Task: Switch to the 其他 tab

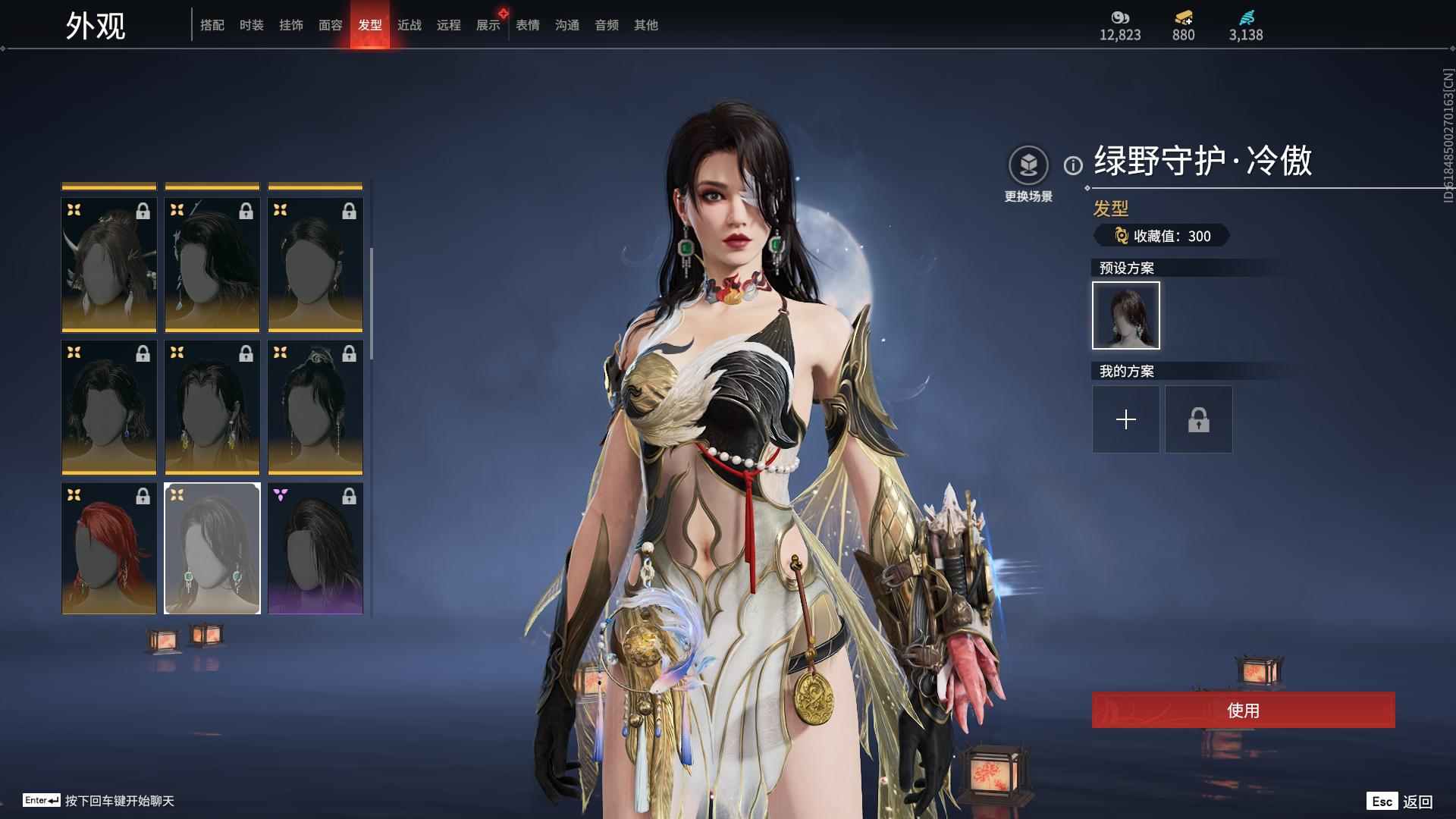Action: pyautogui.click(x=646, y=25)
